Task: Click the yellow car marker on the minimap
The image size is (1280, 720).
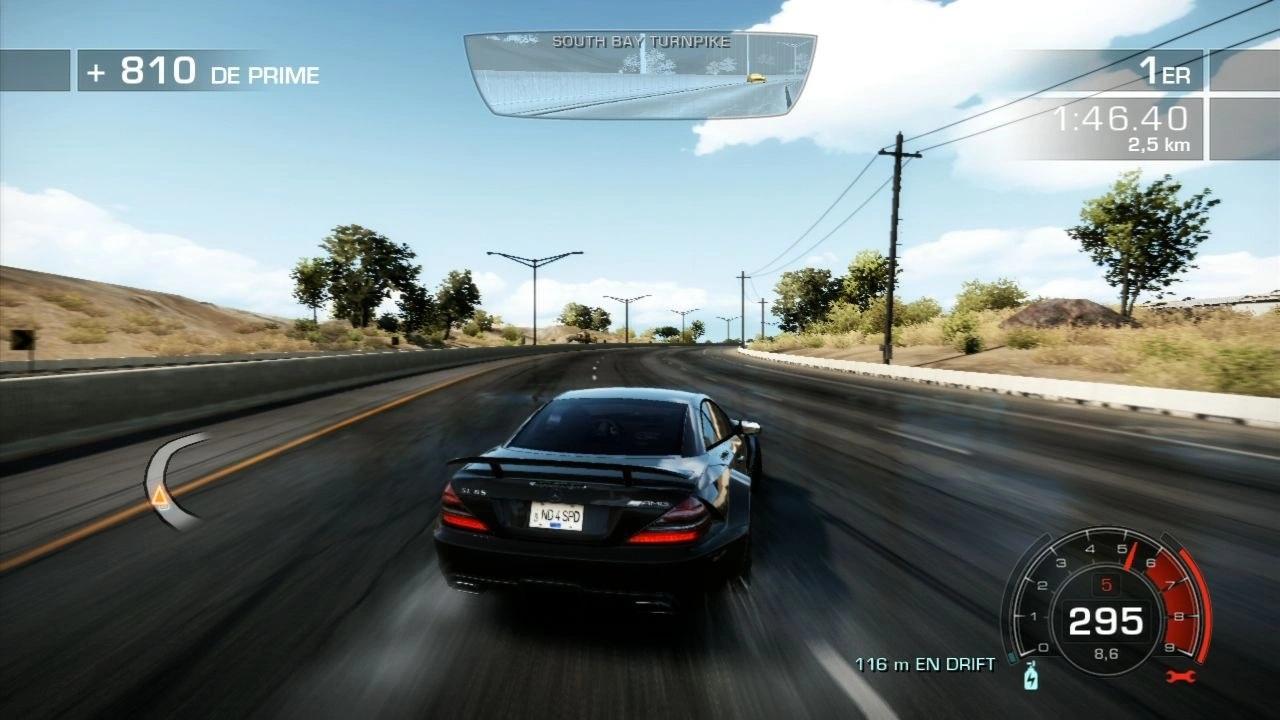Action: tap(755, 78)
